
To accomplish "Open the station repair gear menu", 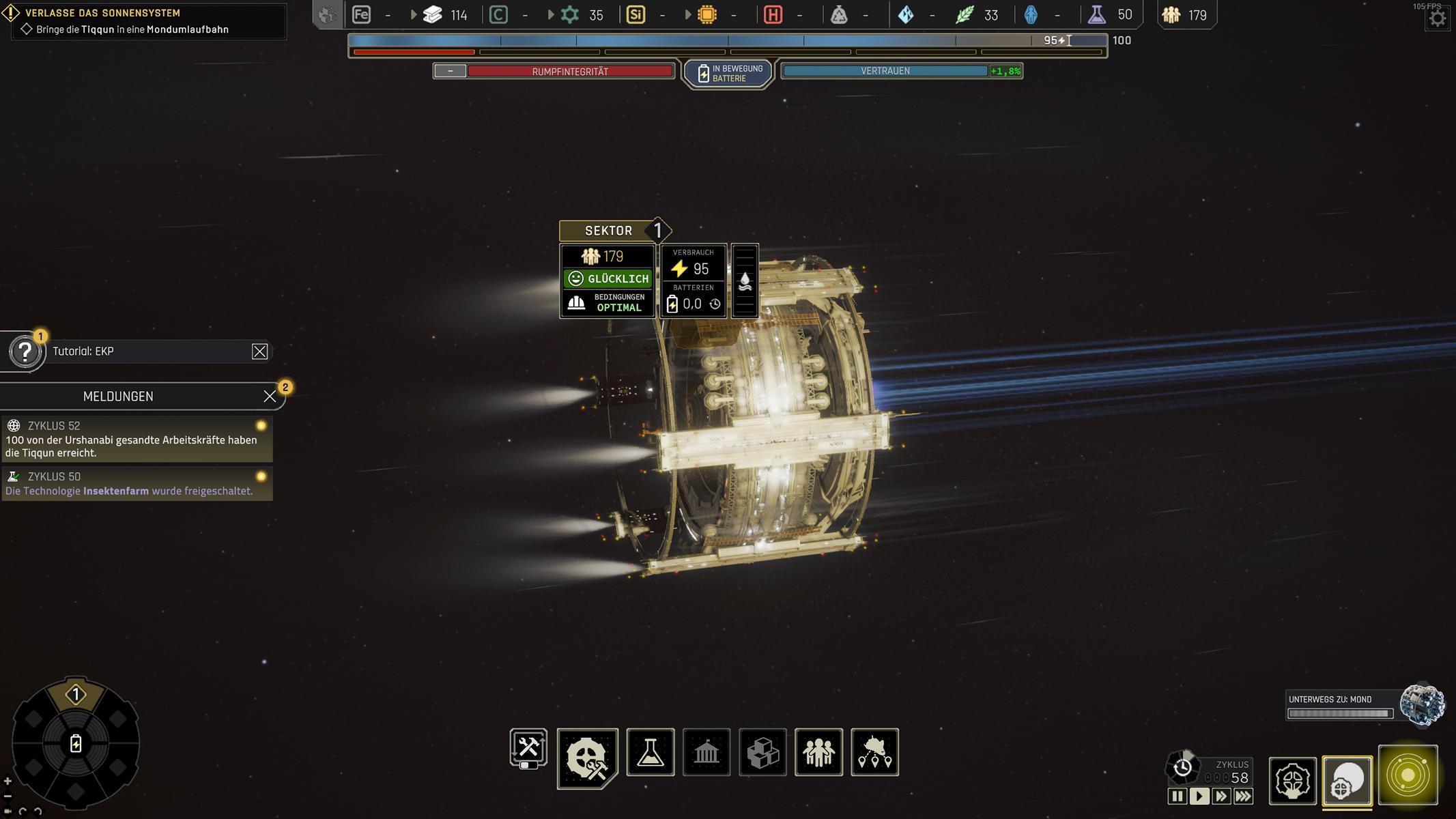I will 587,758.
